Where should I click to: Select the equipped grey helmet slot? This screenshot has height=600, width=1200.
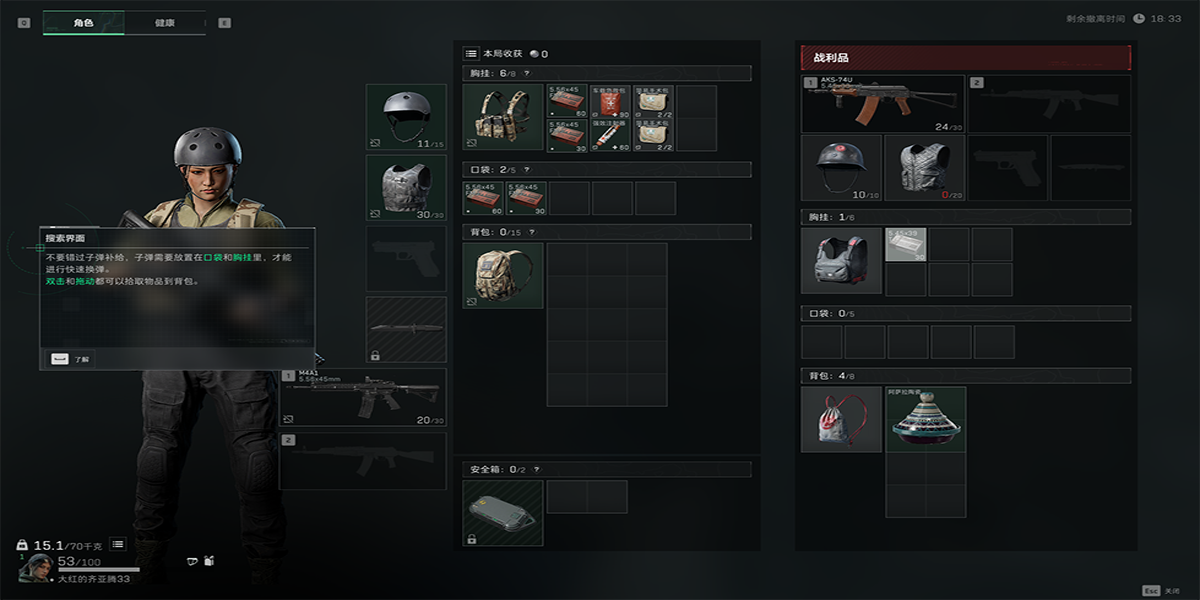pyautogui.click(x=406, y=117)
